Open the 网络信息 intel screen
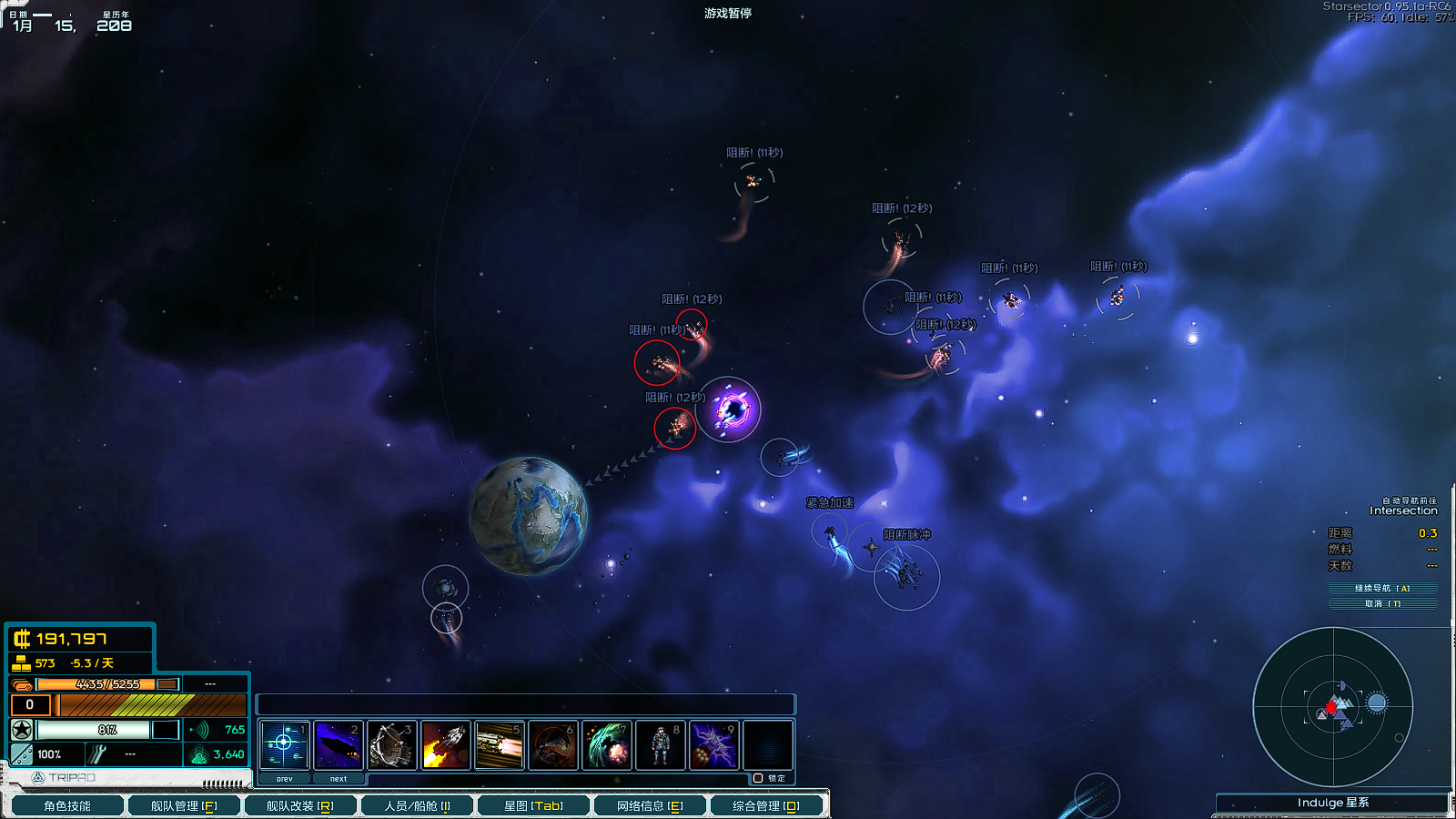Viewport: 1456px width, 819px height. pyautogui.click(x=650, y=805)
